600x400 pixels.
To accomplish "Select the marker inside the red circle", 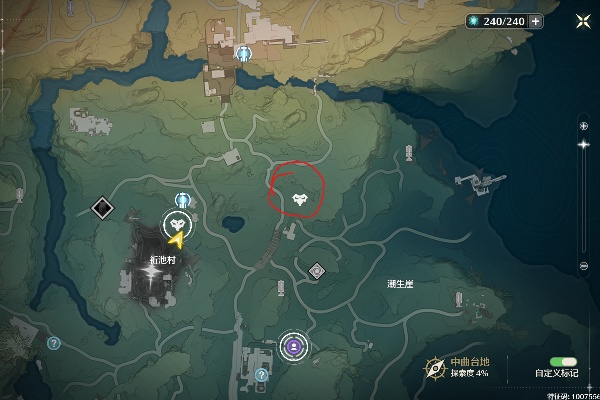I will pos(299,198).
